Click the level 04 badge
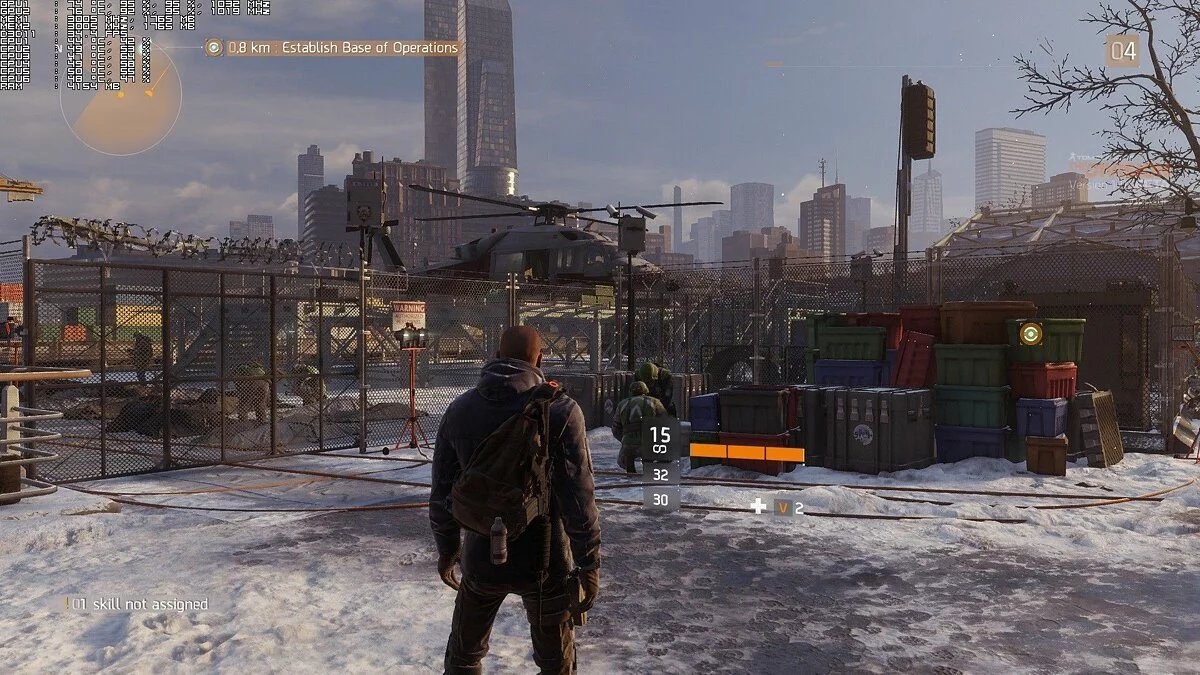The height and width of the screenshot is (675, 1200). tap(1121, 51)
